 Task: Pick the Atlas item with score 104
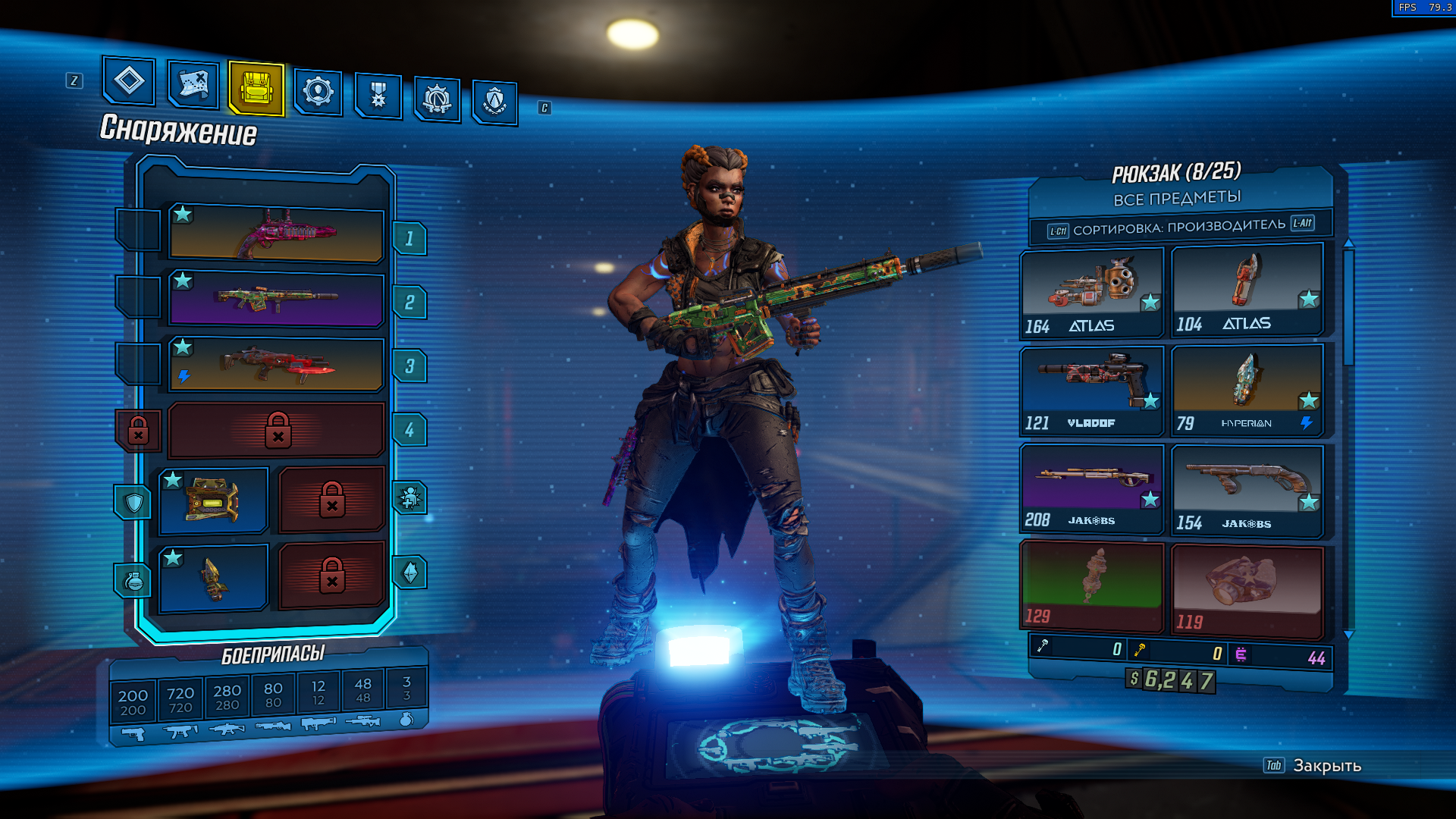[1247, 291]
